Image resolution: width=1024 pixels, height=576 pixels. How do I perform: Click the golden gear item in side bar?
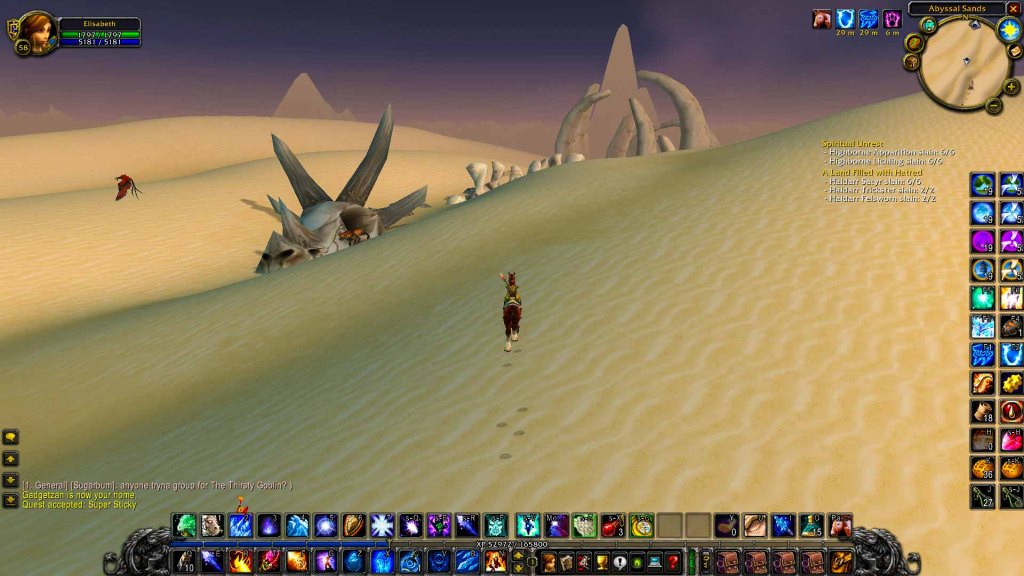pyautogui.click(x=1011, y=383)
